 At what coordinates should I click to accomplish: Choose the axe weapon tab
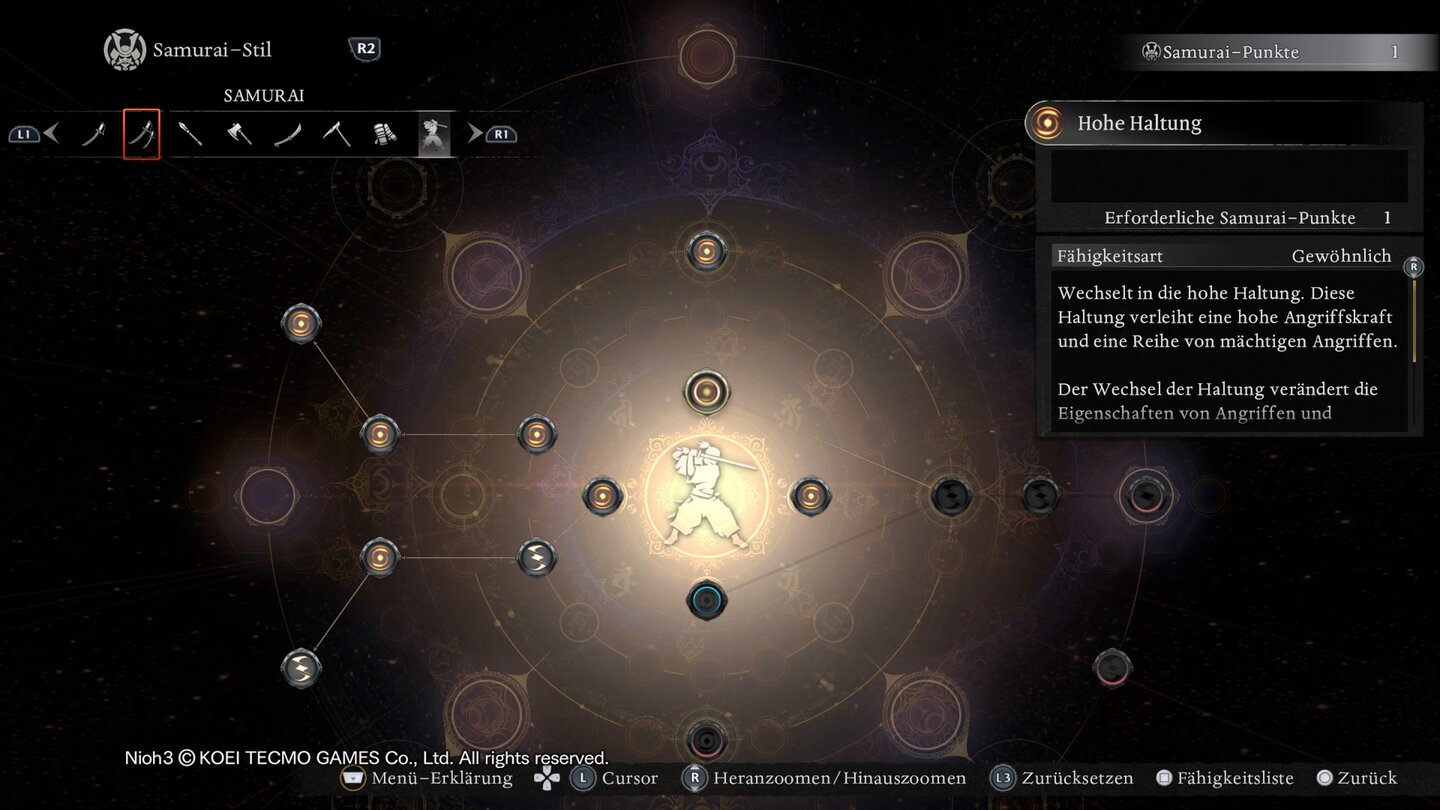pyautogui.click(x=239, y=134)
